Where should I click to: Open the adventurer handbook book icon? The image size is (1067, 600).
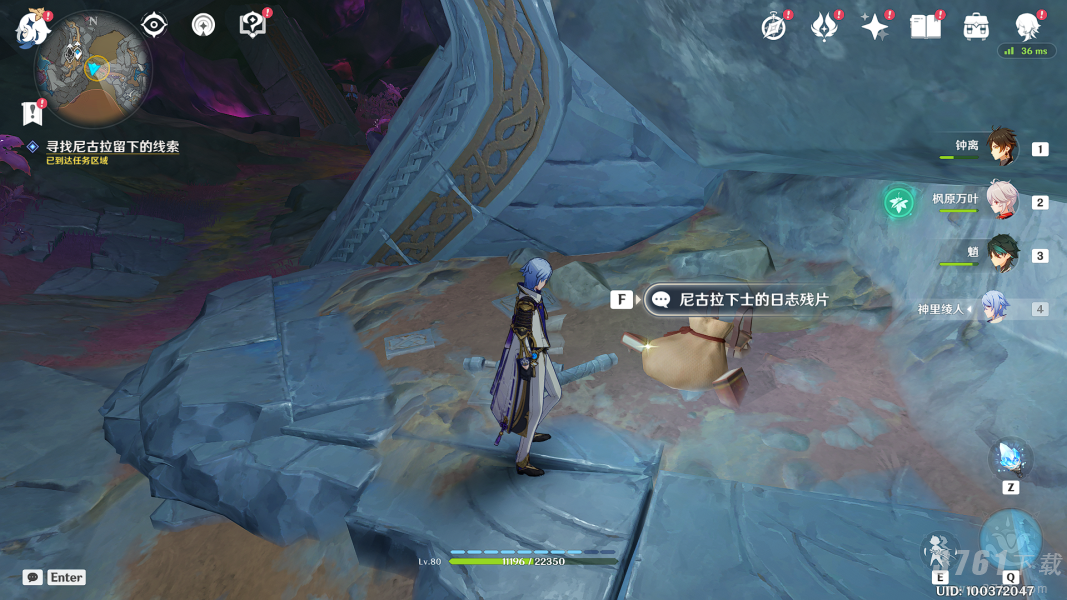pyautogui.click(x=925, y=27)
